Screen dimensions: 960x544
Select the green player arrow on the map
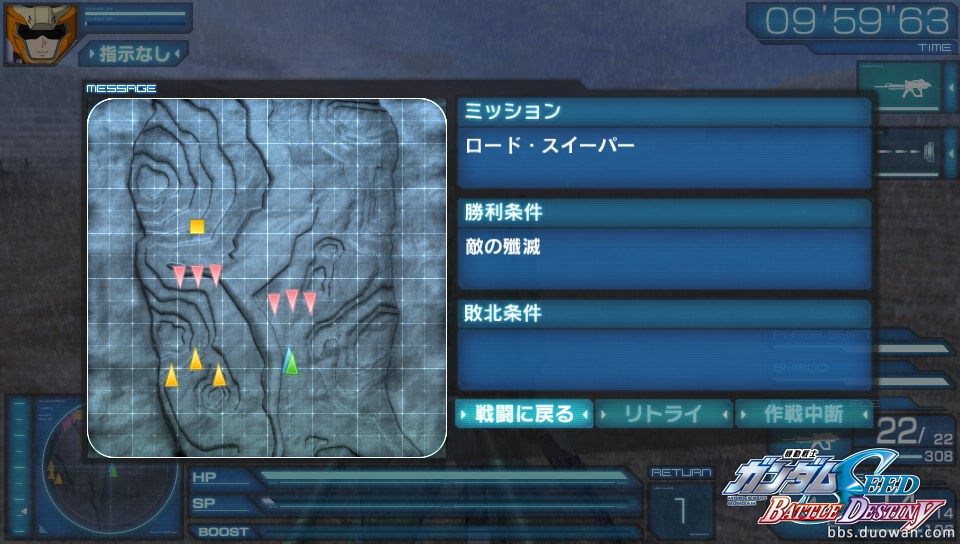[290, 361]
